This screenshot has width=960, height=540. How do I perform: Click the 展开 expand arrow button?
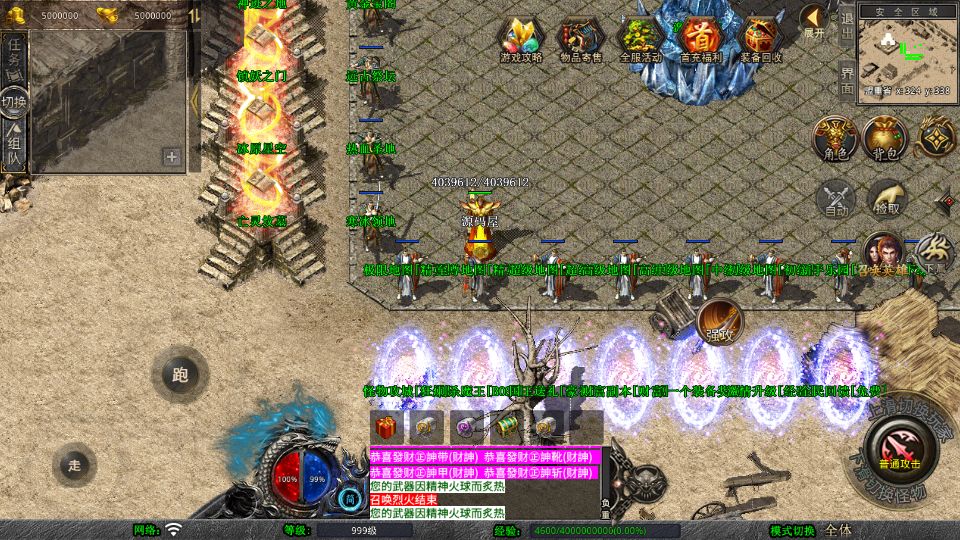coord(814,22)
